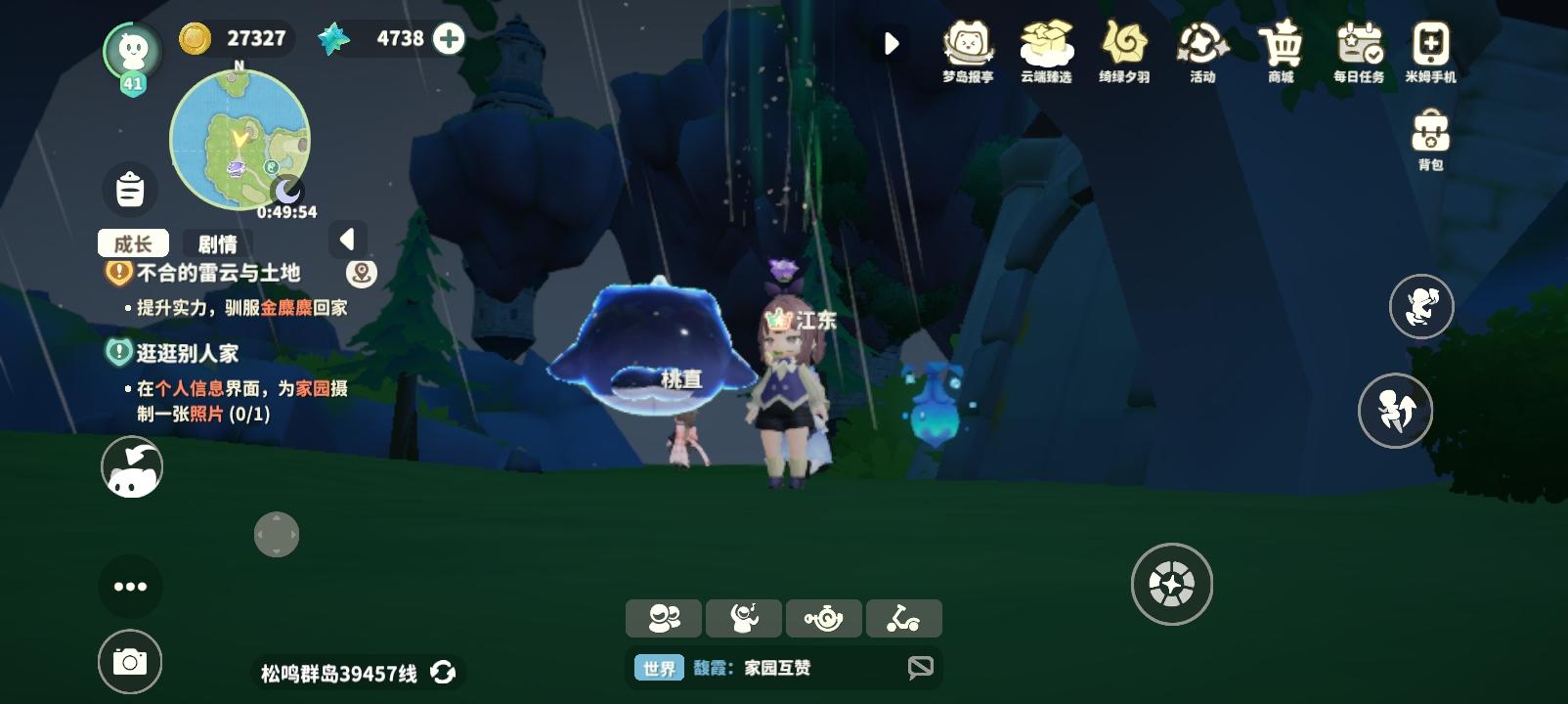1568x704 pixels.
Task: Open the 绮绿夕羽 event icon
Action: click(1124, 44)
